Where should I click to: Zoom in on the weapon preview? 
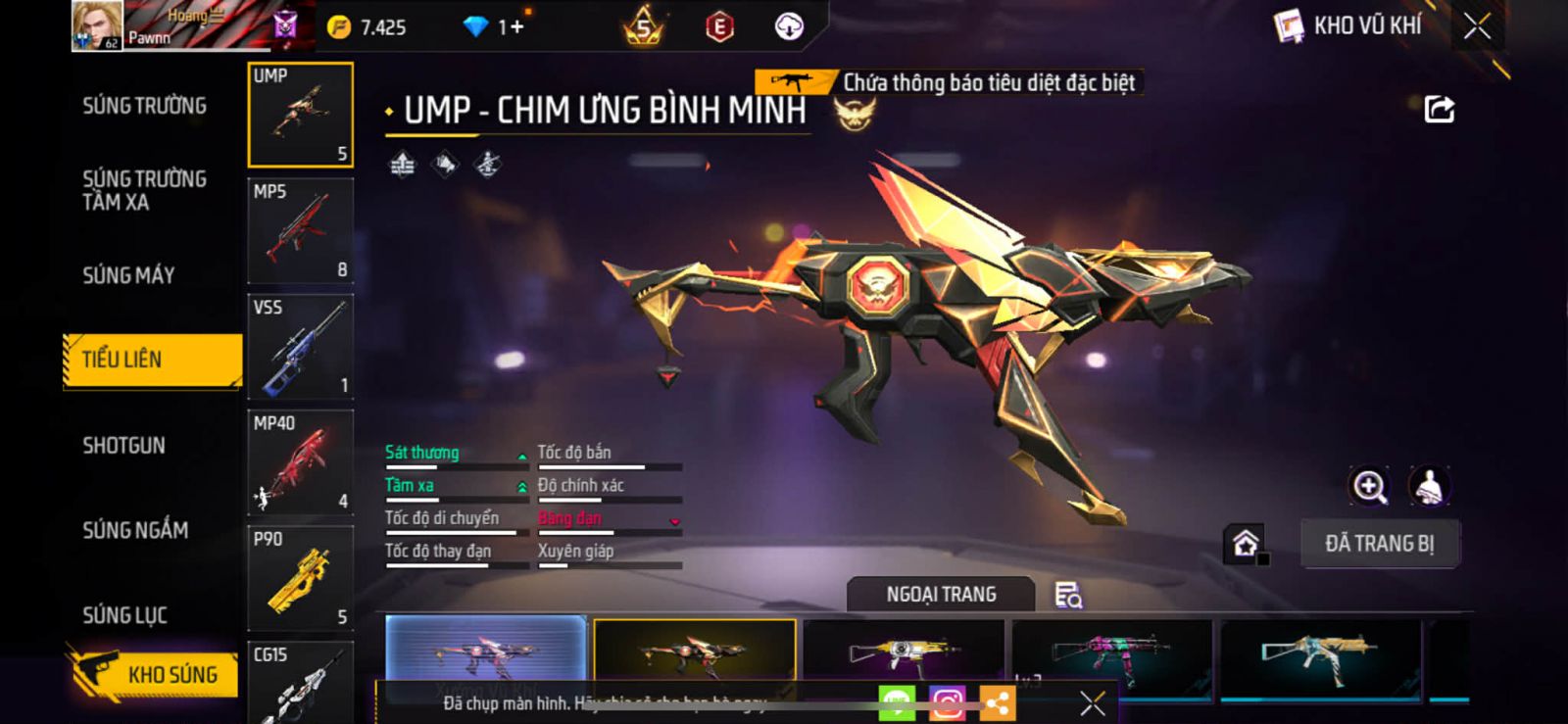click(1369, 486)
